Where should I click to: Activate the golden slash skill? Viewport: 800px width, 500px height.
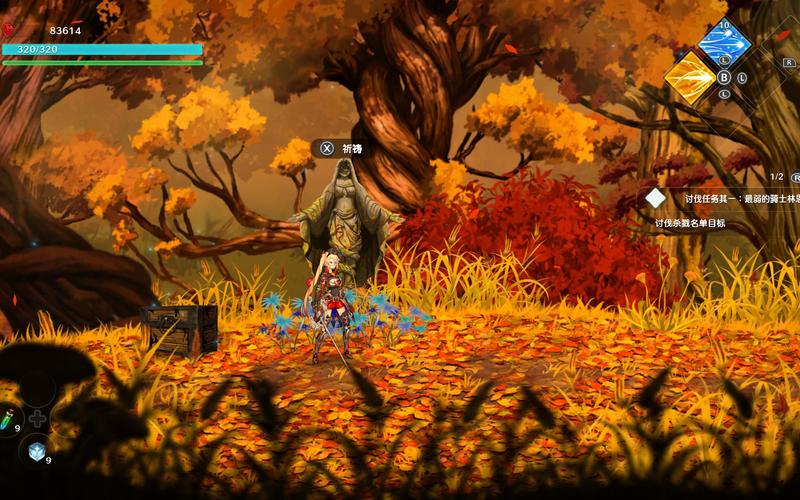click(x=689, y=76)
